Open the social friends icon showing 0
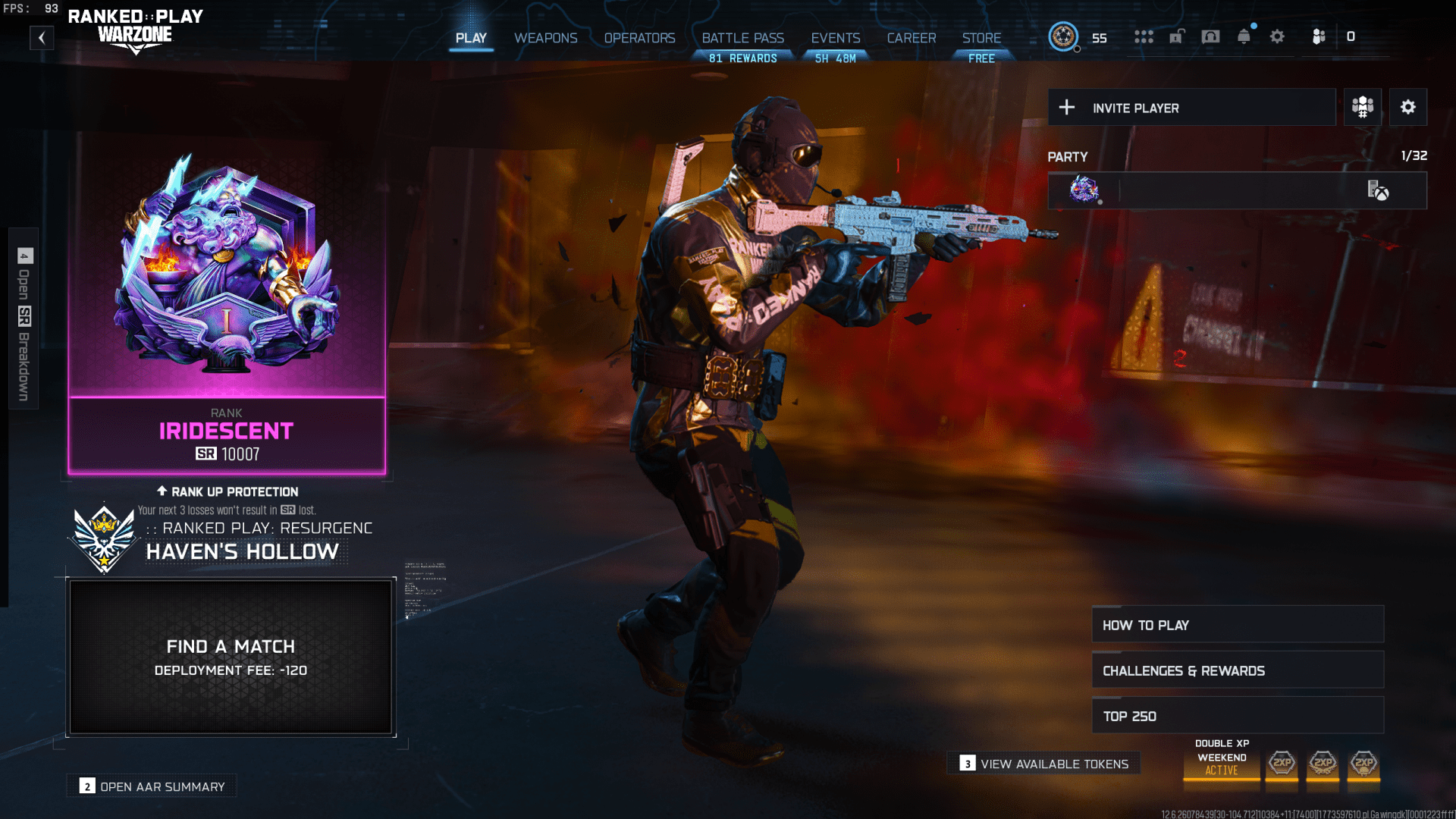This screenshot has height=819, width=1456. 1318,36
